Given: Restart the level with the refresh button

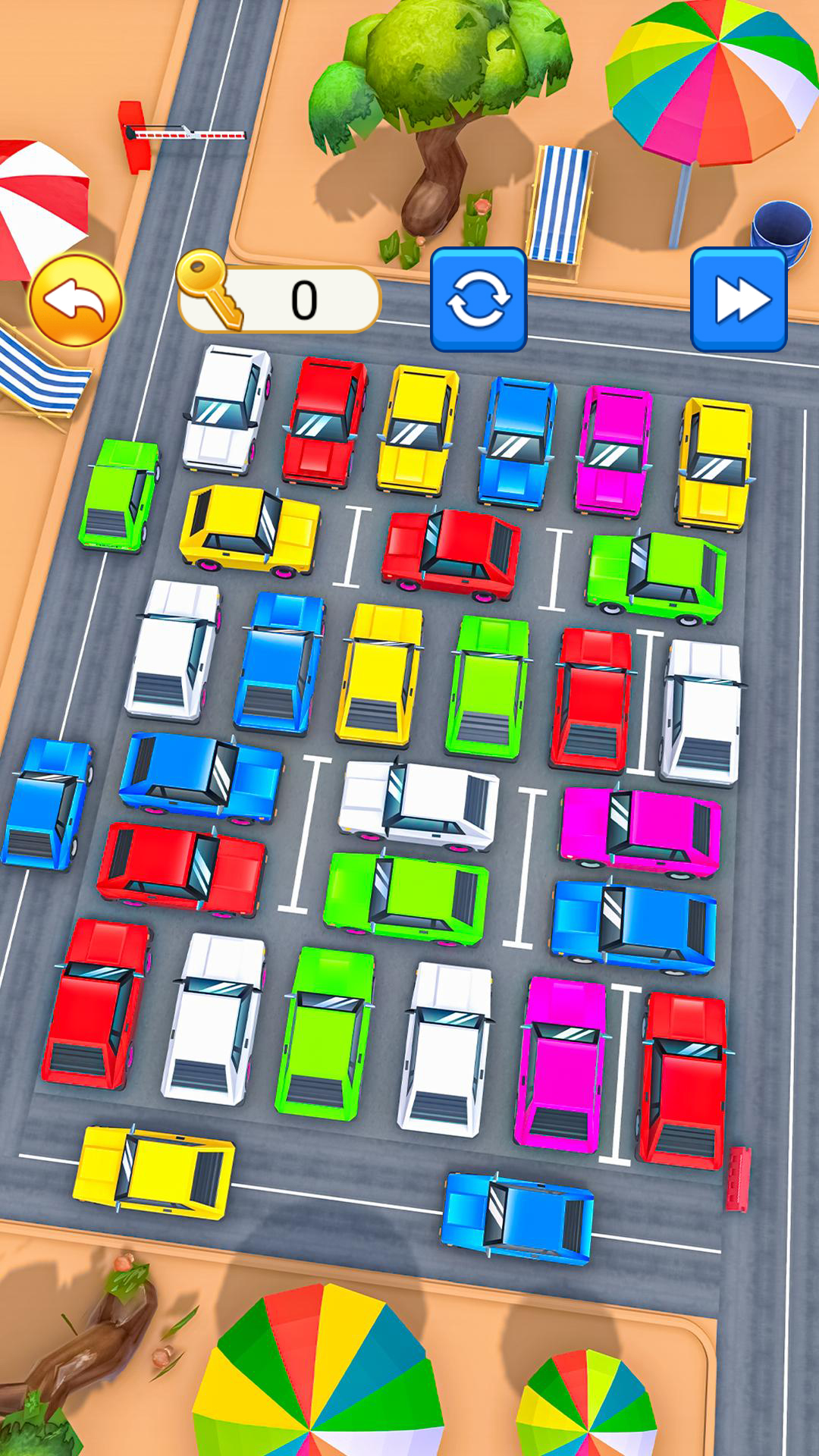Looking at the screenshot, I should (x=479, y=300).
